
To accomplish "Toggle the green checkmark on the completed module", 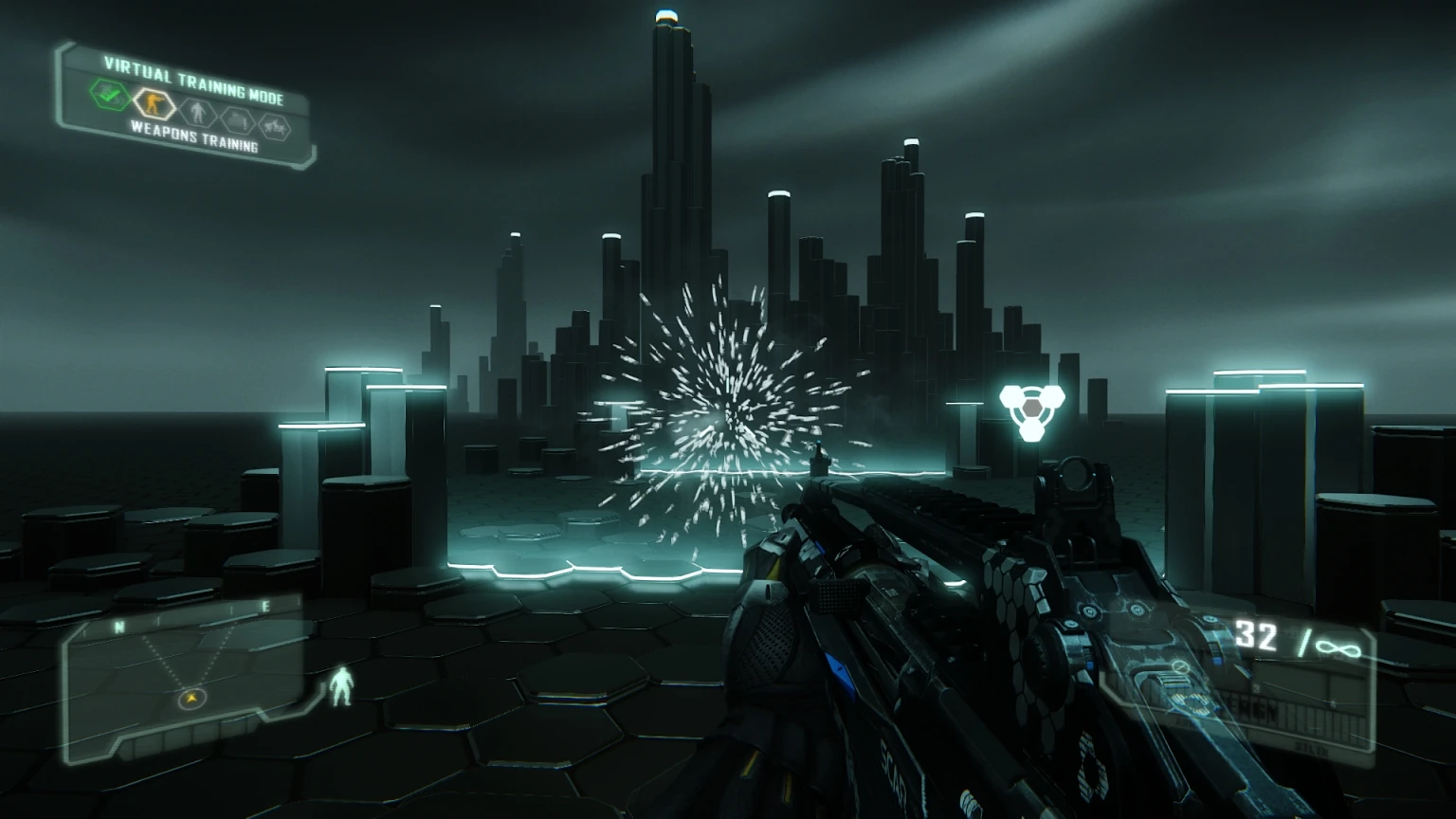I will 110,96.
